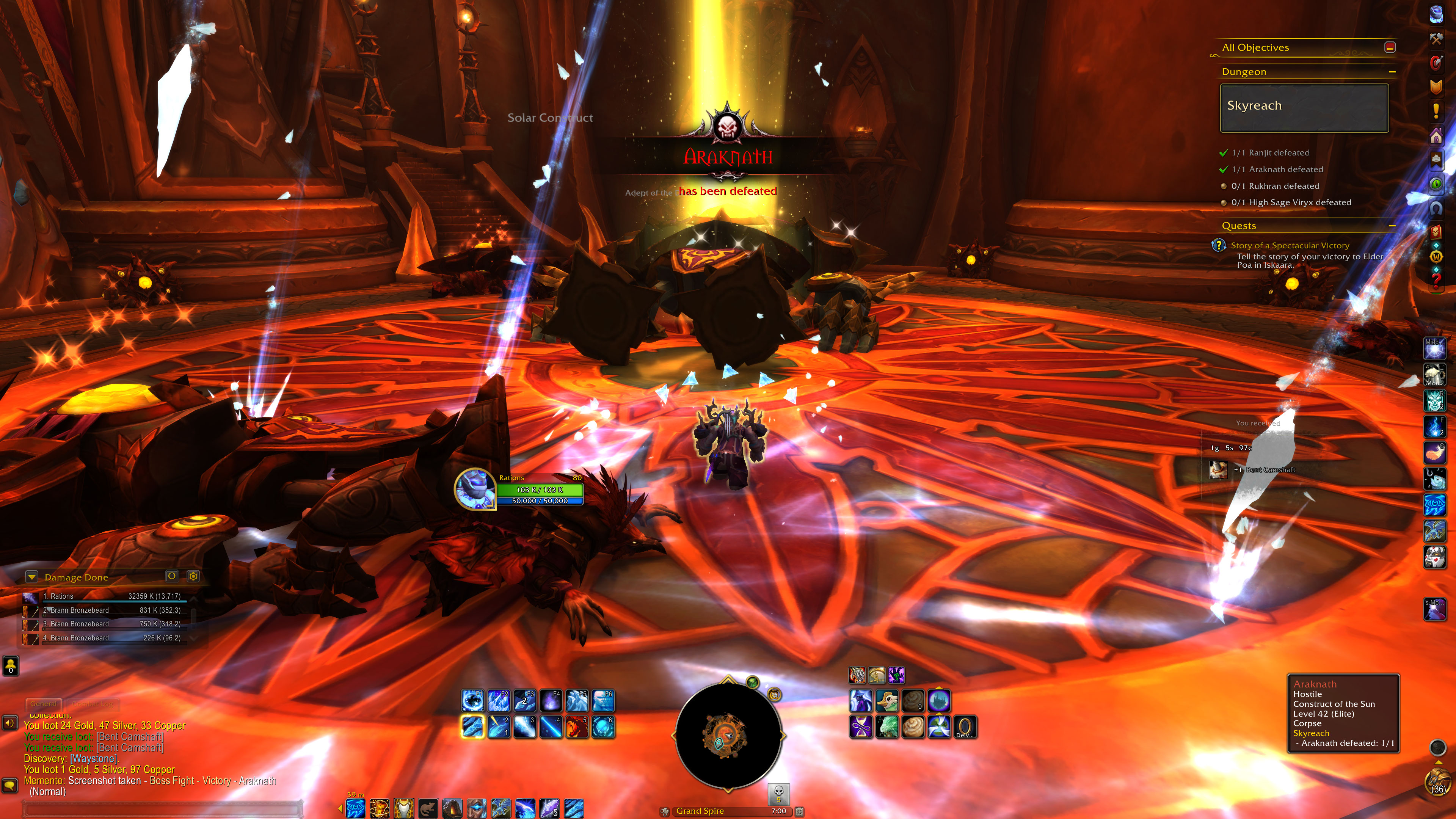The width and height of the screenshot is (1456, 819).
Task: Open the social friends list button
Action: pos(11,665)
